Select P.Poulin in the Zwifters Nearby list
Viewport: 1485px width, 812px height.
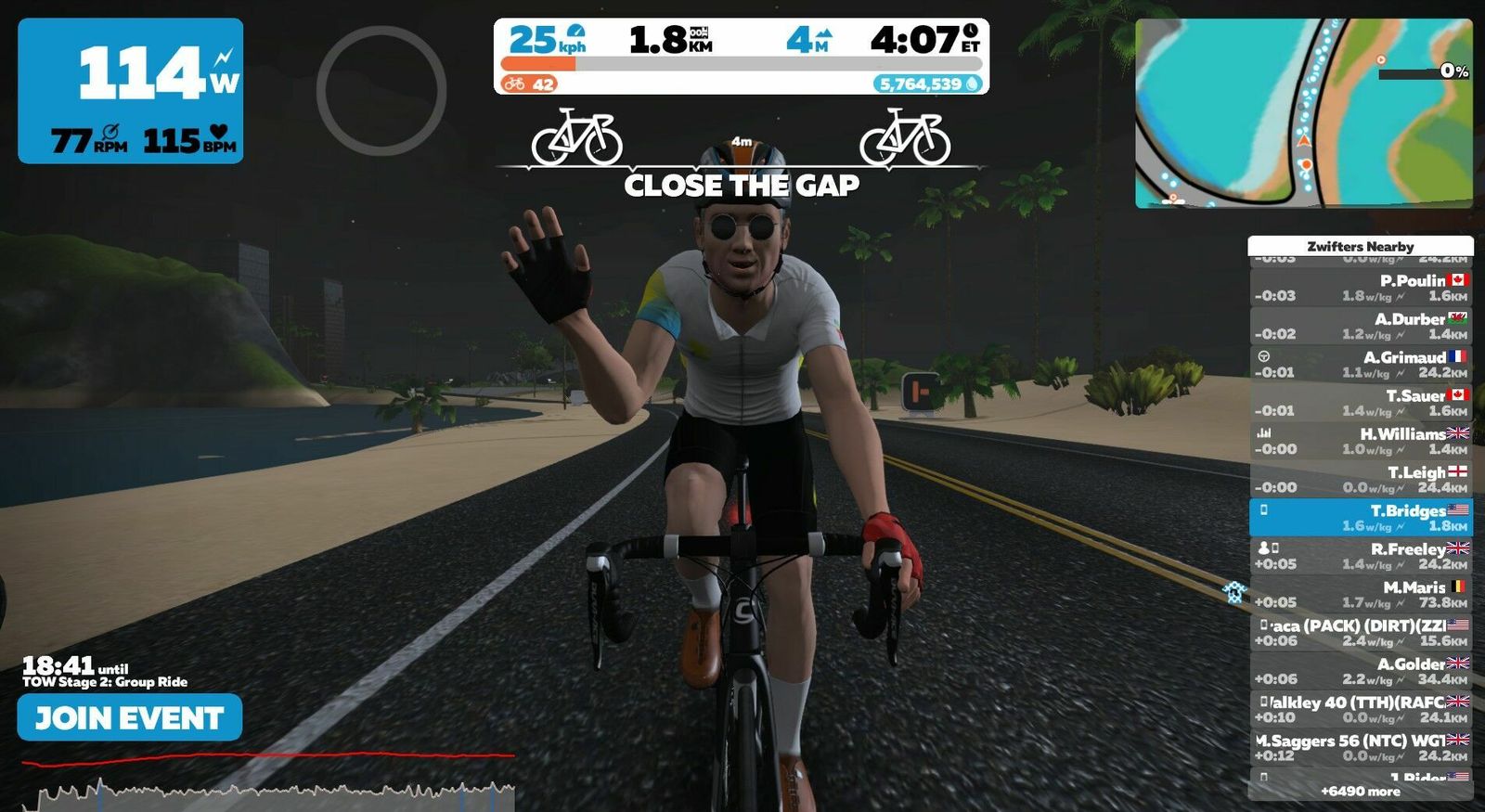click(x=1360, y=288)
